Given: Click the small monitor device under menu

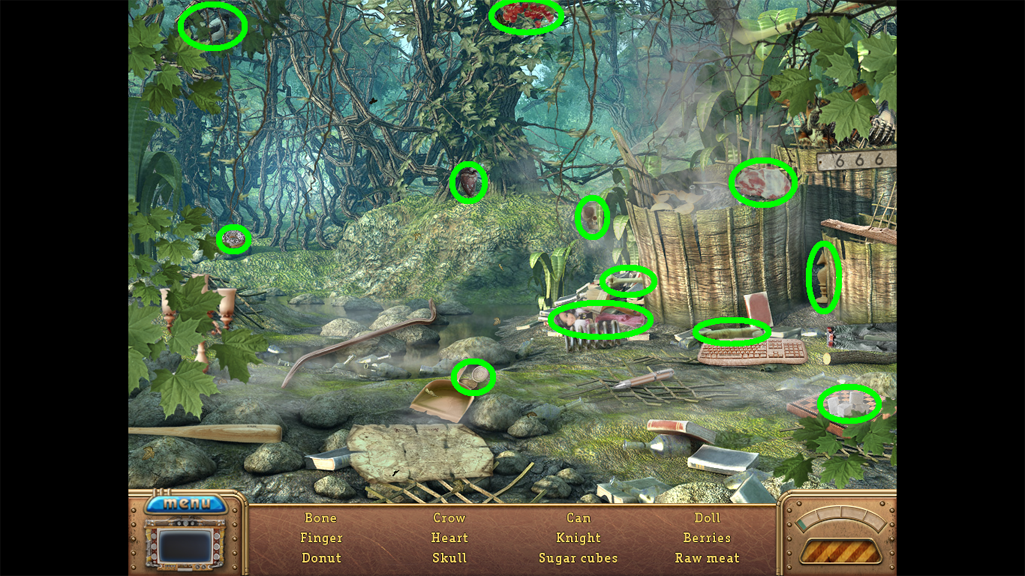Looking at the screenshot, I should click(x=186, y=546).
